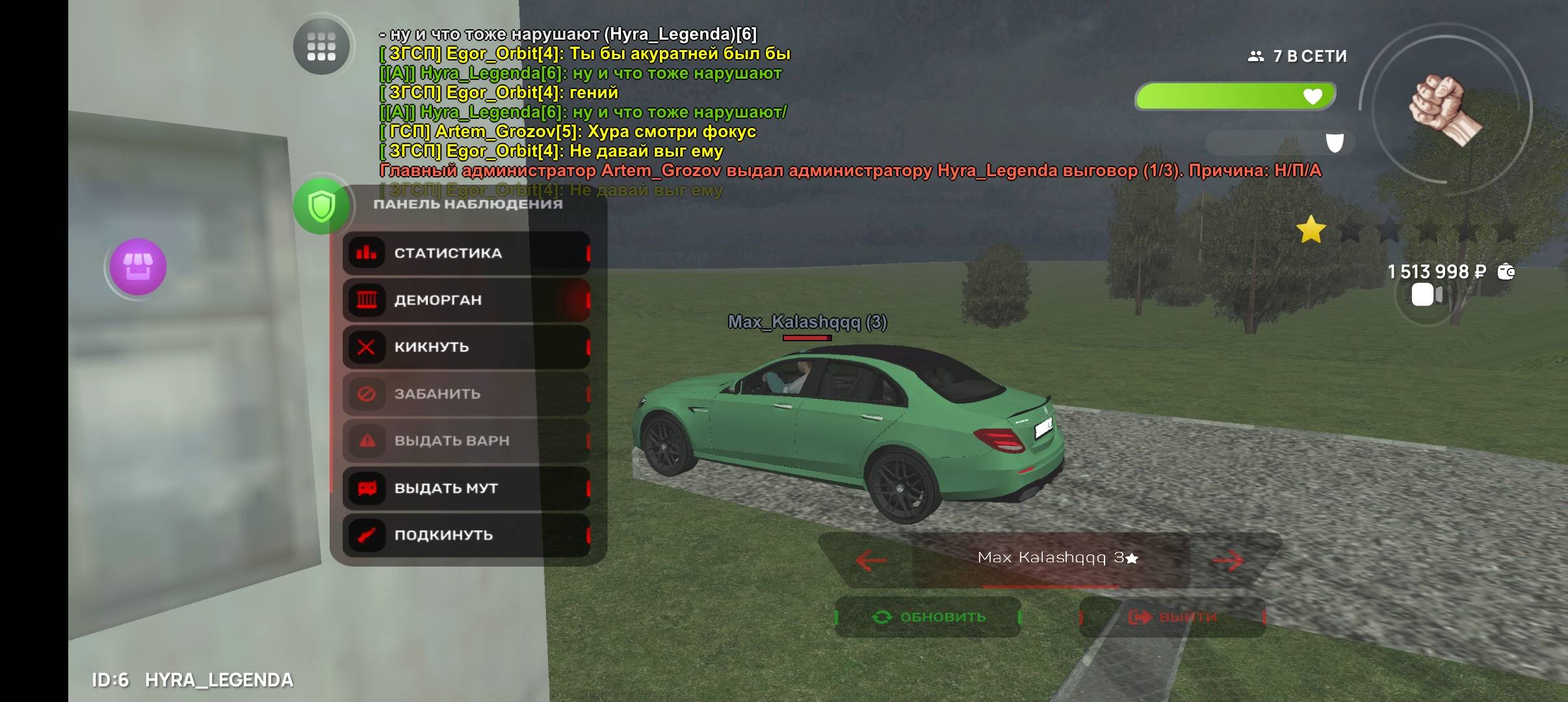Screen dimensions: 1568x702
Task: Open the wallet icon next to balance
Action: 1506,272
